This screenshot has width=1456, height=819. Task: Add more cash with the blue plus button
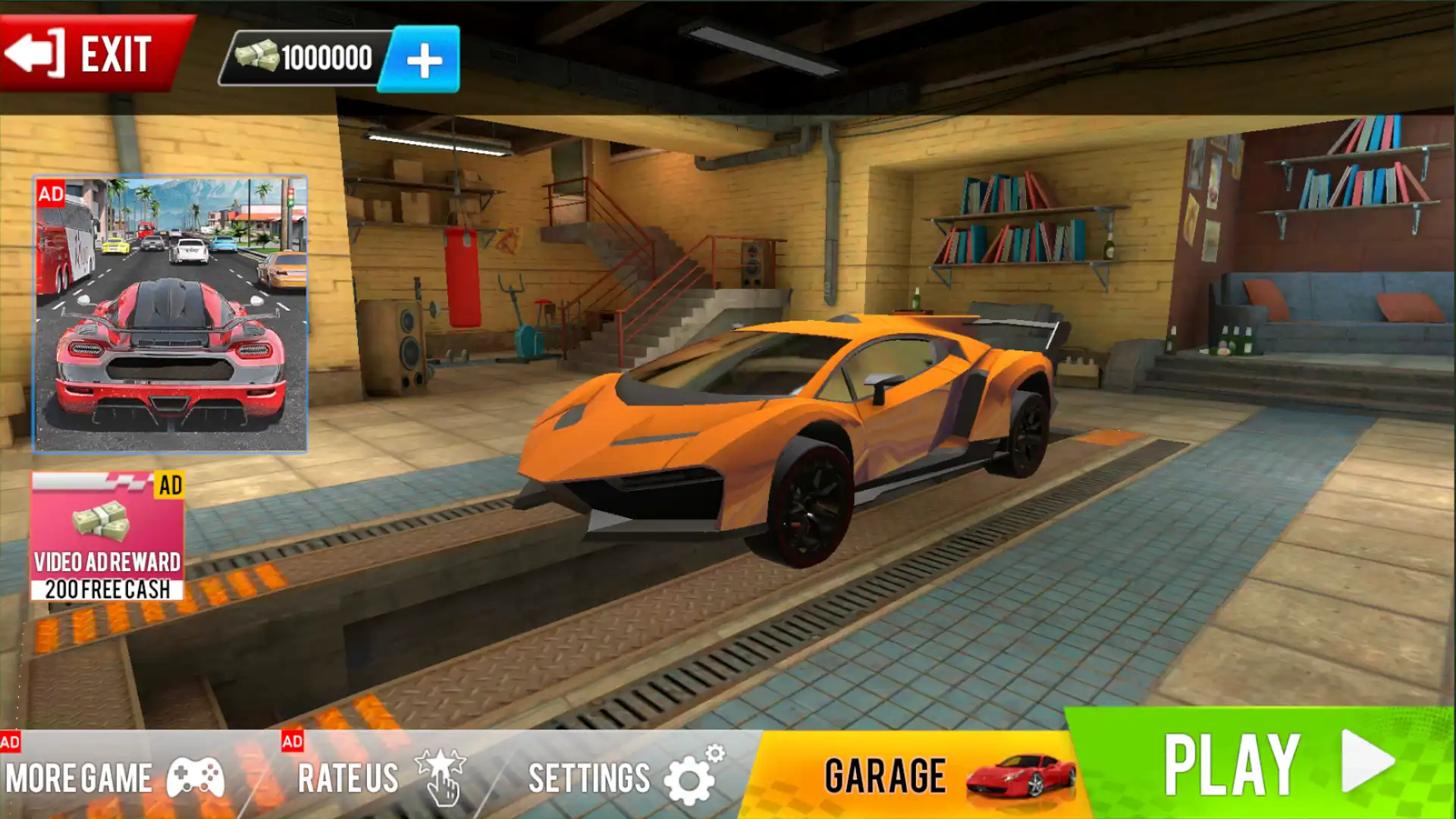point(422,60)
